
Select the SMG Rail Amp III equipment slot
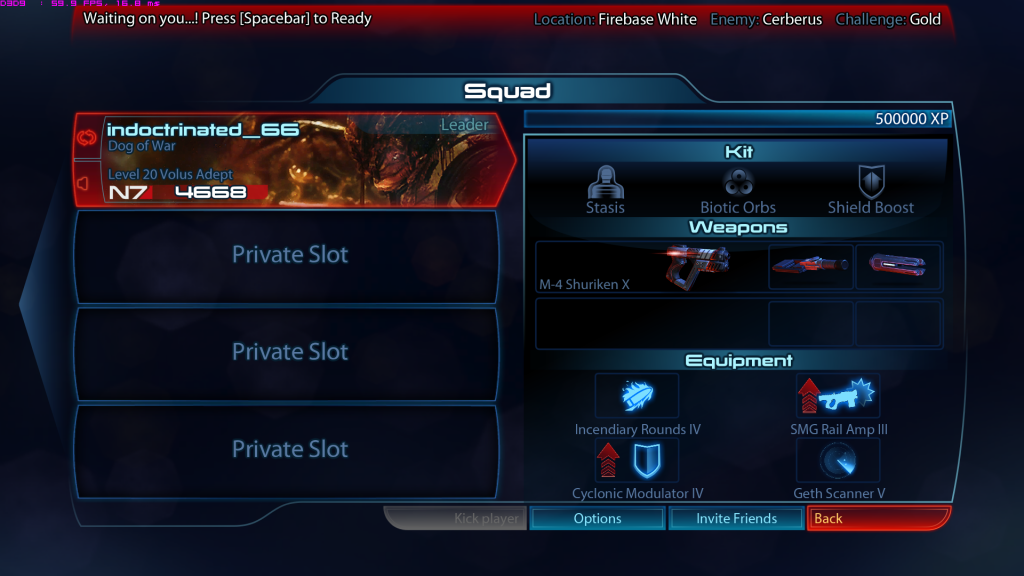tap(838, 396)
